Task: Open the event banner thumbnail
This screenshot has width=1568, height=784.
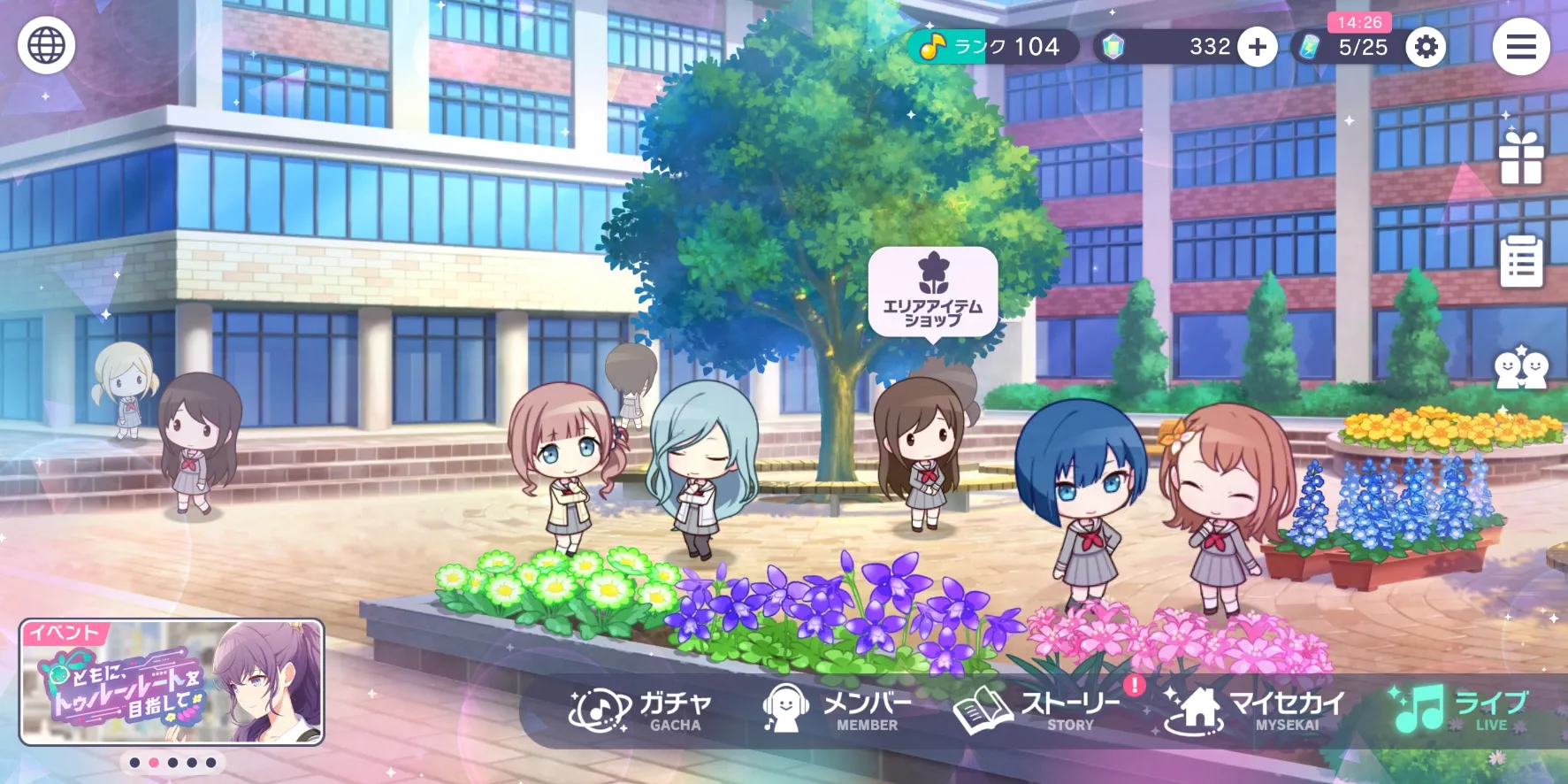Action: (172, 682)
